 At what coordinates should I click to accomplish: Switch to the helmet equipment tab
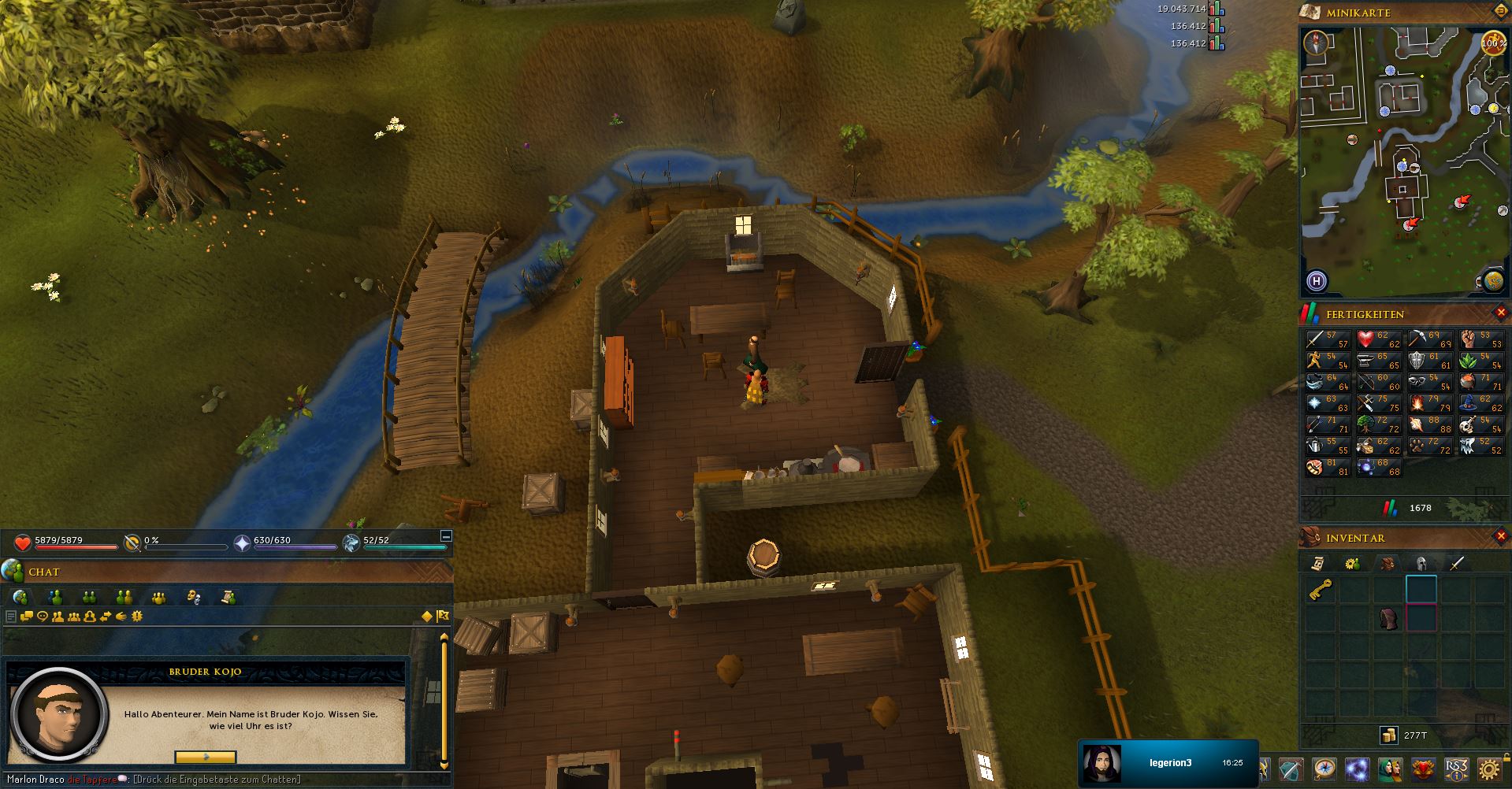[1422, 563]
